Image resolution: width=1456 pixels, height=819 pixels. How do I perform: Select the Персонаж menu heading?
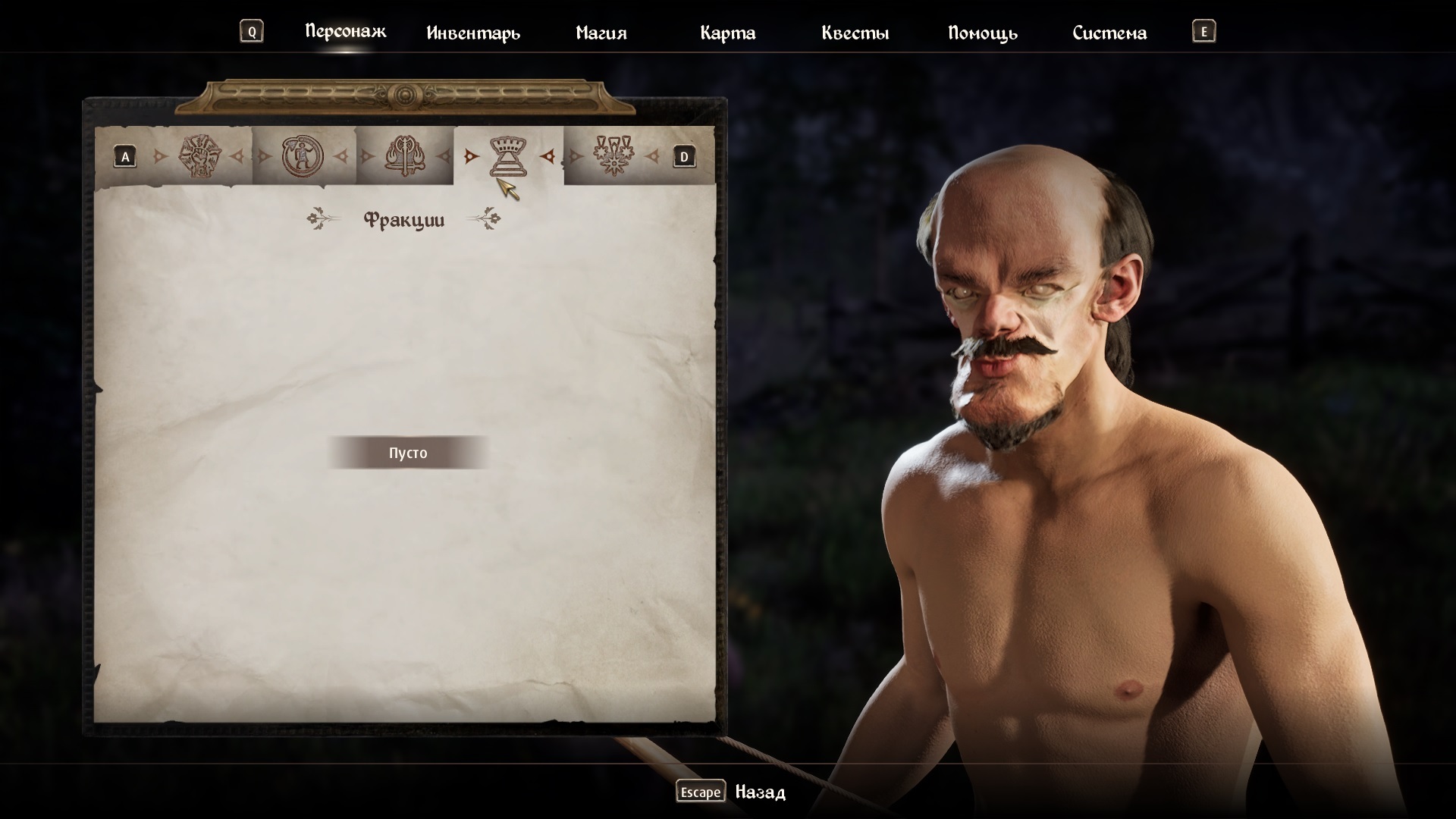coord(345,31)
